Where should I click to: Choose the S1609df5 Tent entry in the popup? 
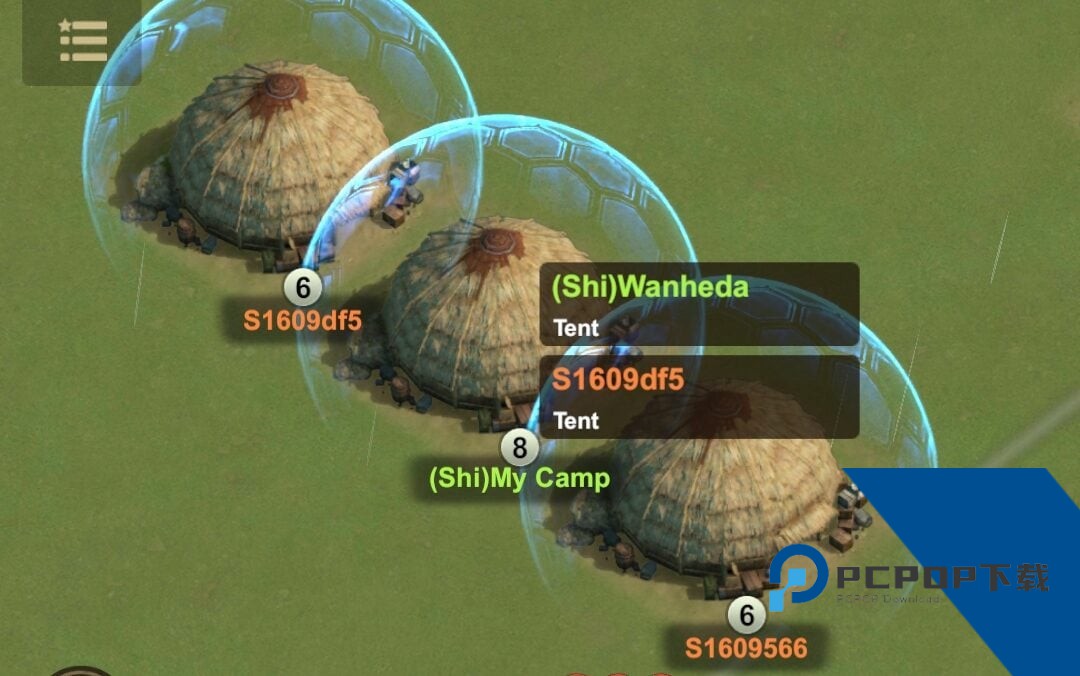(698, 397)
